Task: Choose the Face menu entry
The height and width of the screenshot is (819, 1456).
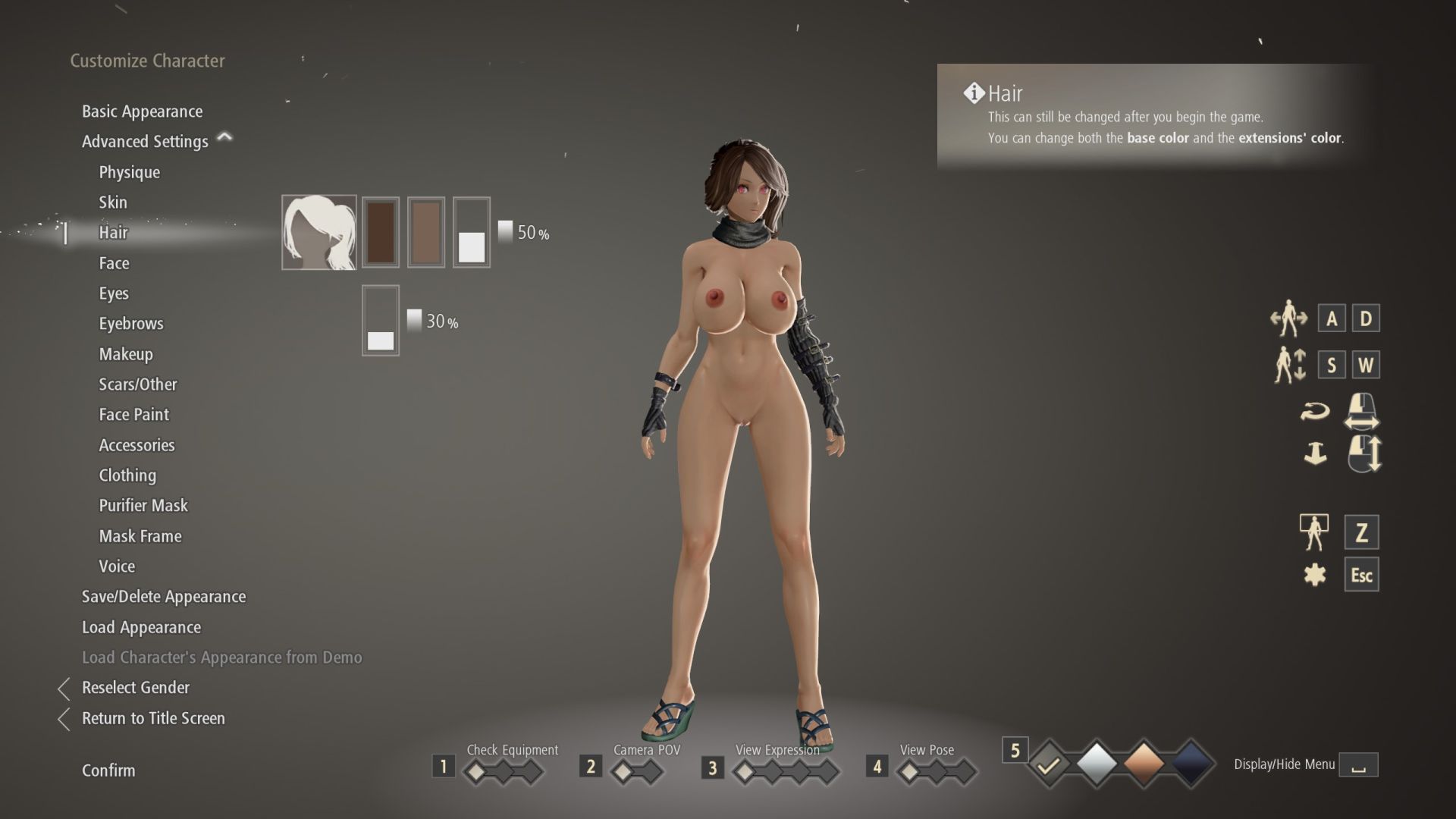Action: (x=114, y=263)
